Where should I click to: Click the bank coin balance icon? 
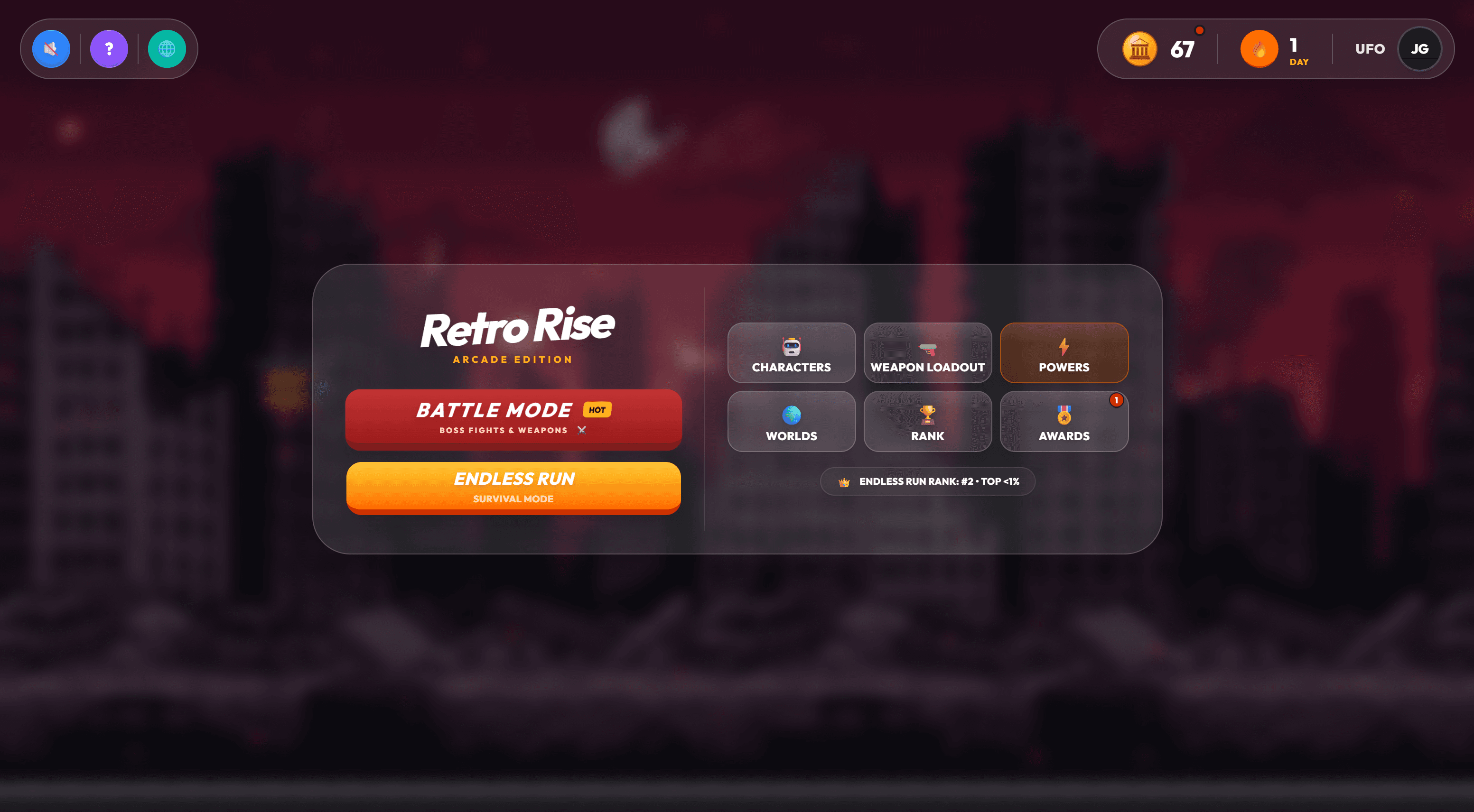click(x=1140, y=49)
